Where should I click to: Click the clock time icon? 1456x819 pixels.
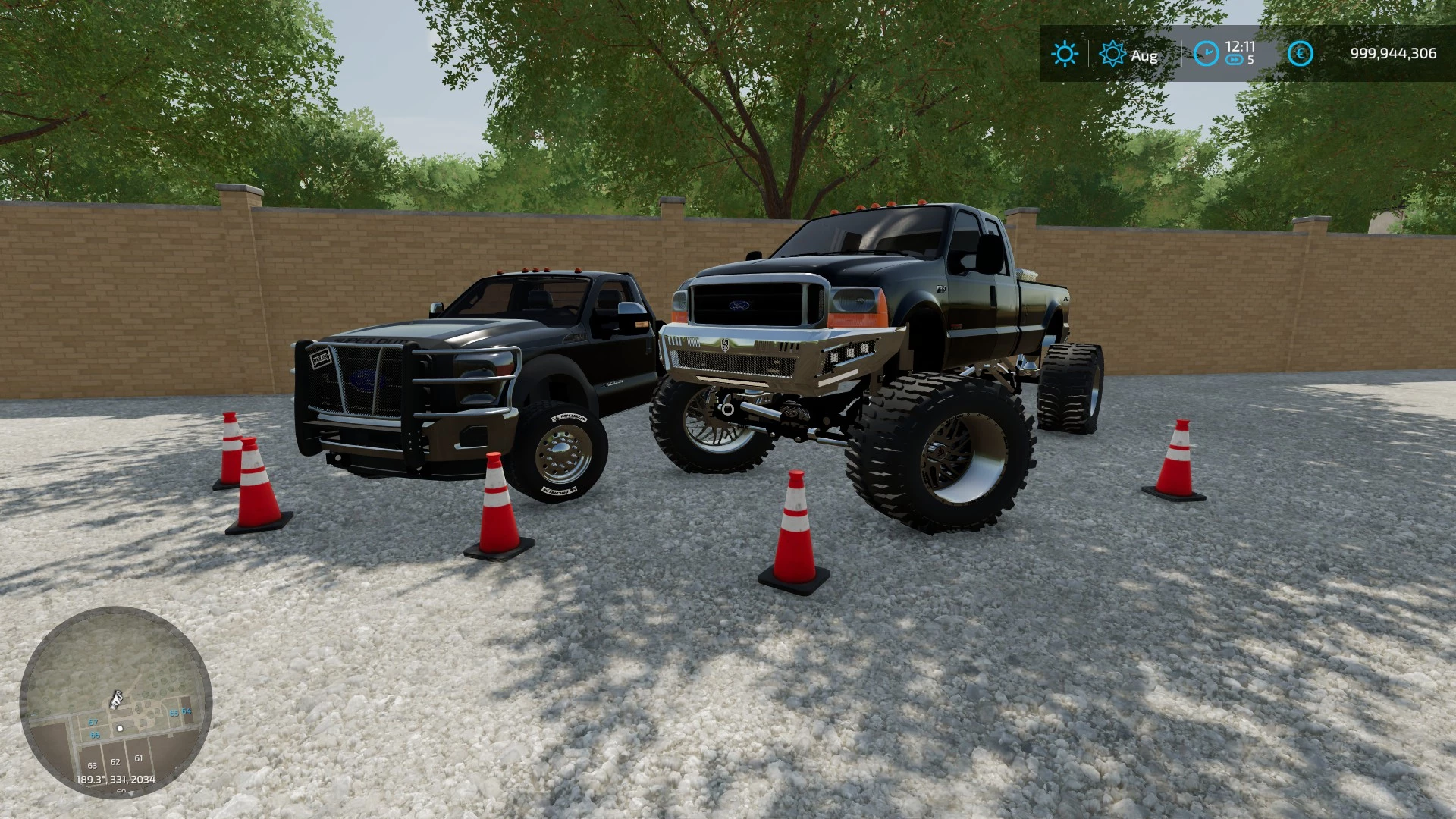pyautogui.click(x=1206, y=53)
